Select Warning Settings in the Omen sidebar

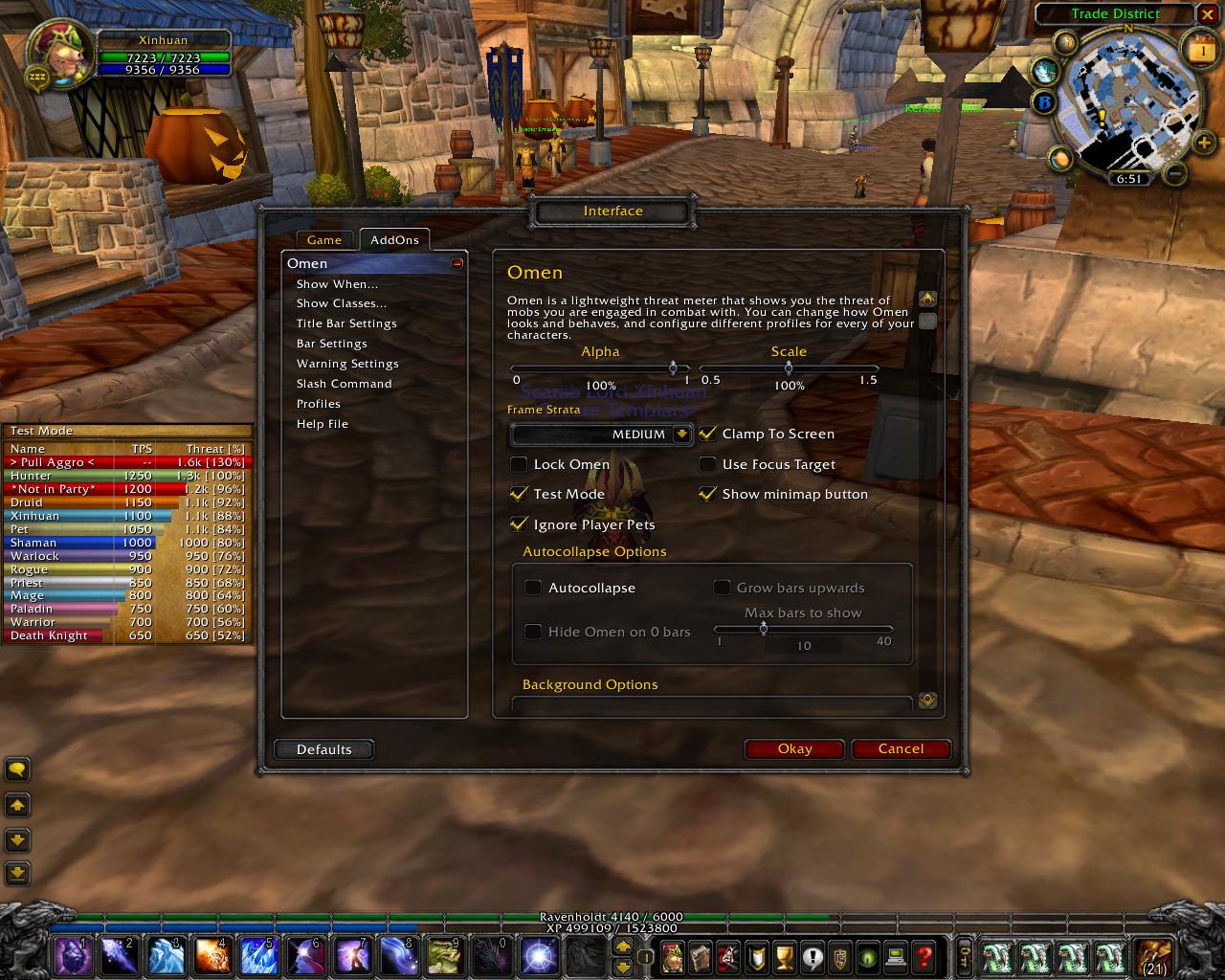tap(347, 363)
